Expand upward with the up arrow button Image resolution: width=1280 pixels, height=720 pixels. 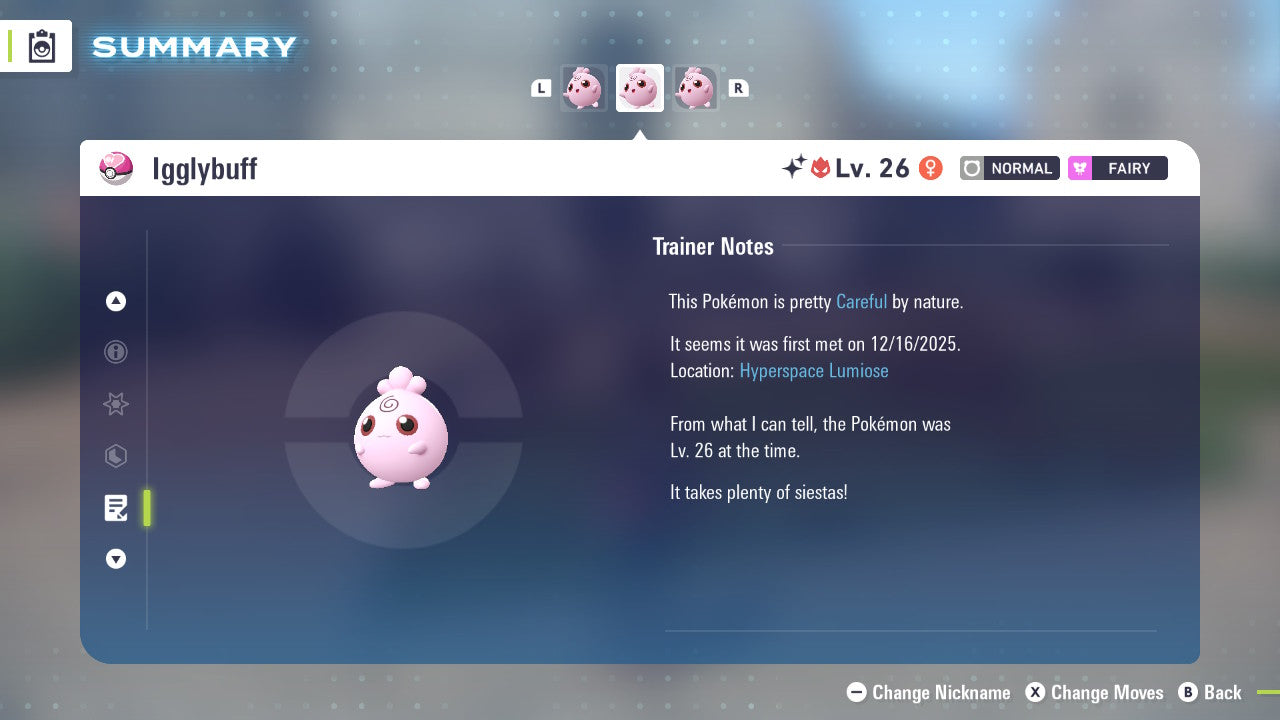point(116,301)
